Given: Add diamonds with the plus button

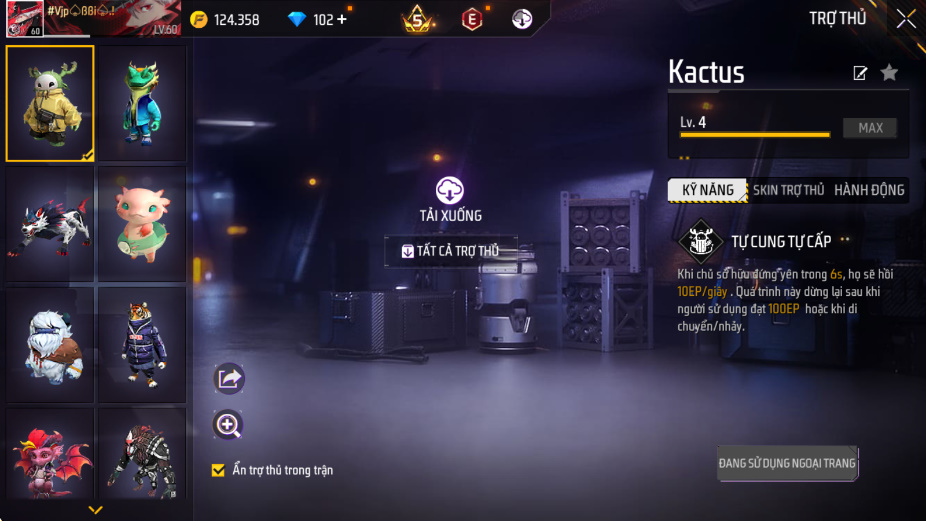Looking at the screenshot, I should tap(343, 20).
